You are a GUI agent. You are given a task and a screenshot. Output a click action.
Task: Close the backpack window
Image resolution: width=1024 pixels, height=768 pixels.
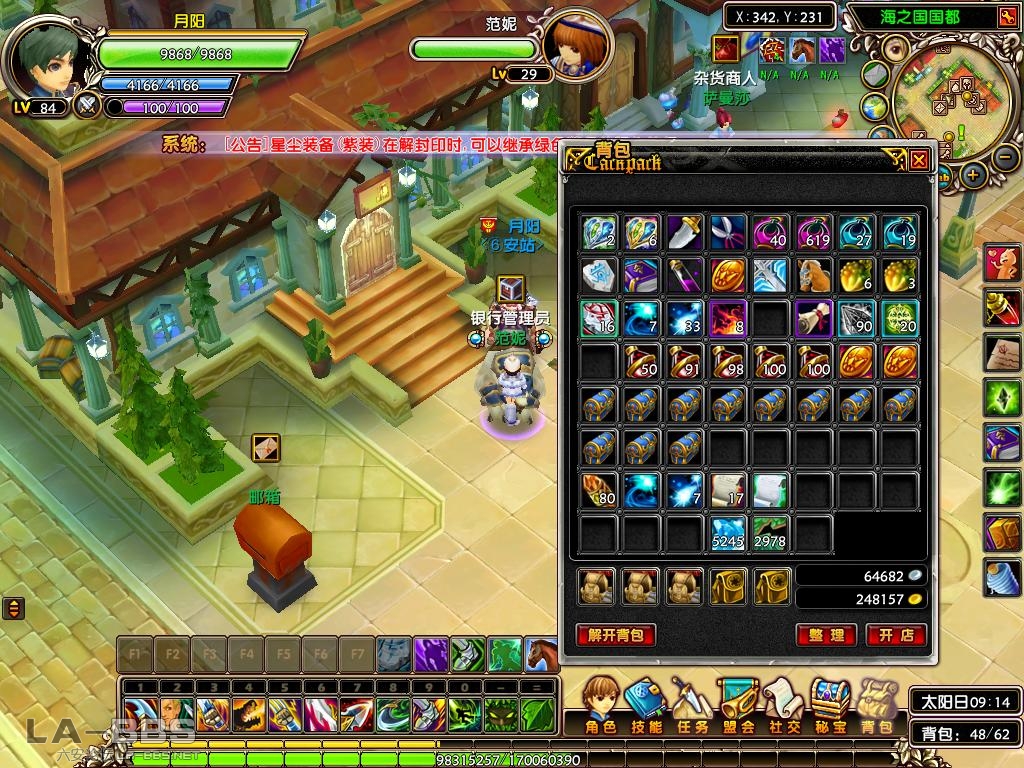919,159
